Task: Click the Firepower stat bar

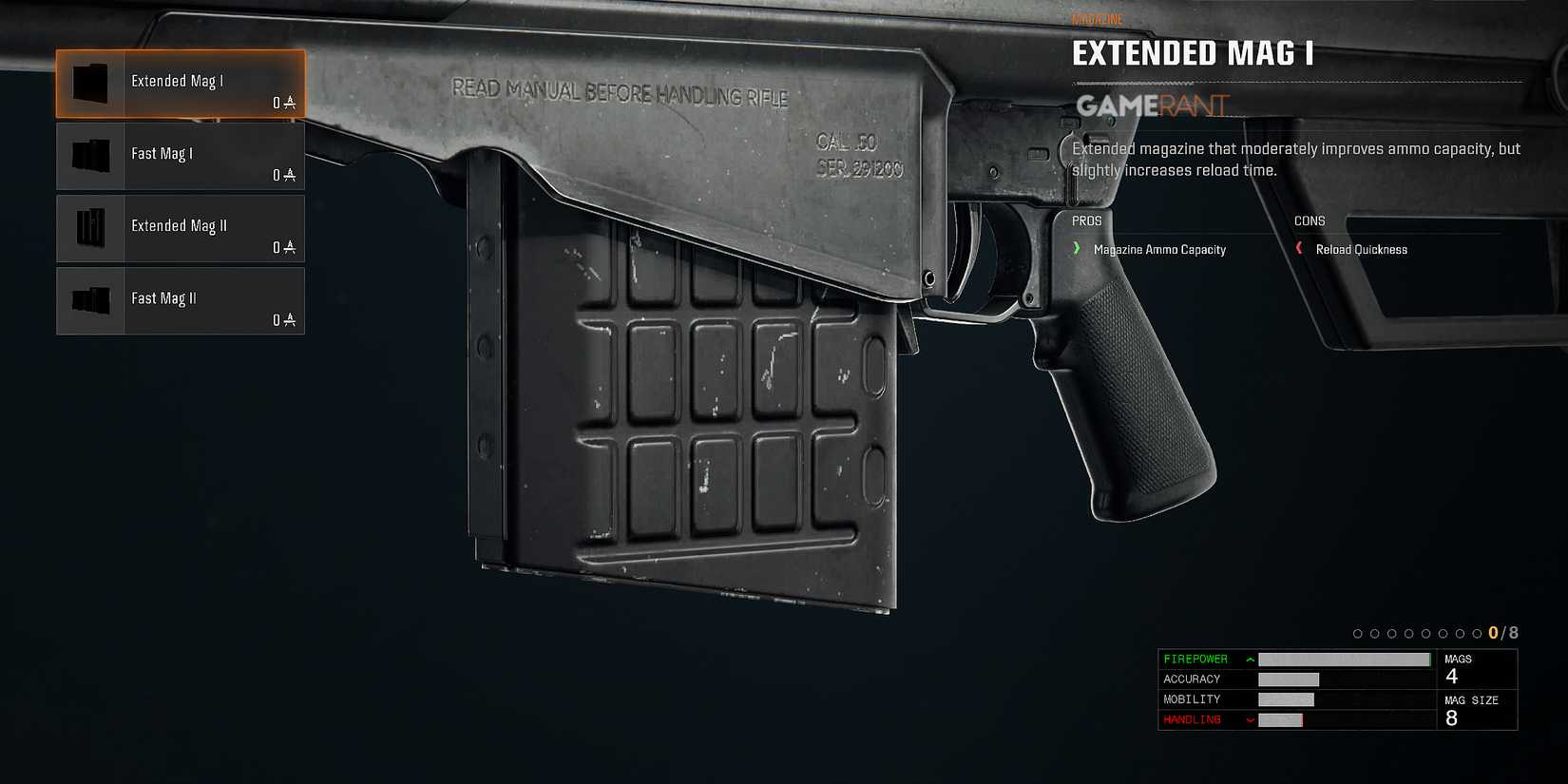Action: point(1344,659)
